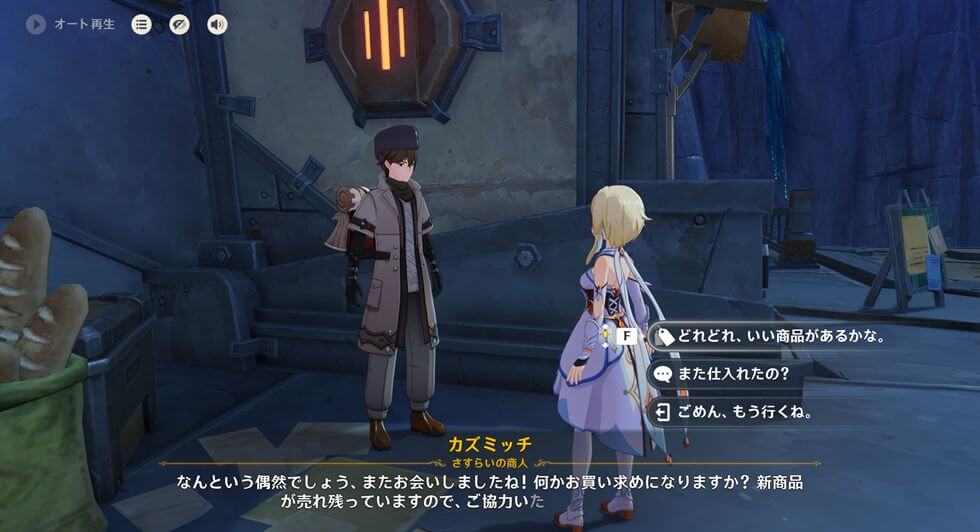The image size is (980, 532).
Task: Toggle the voice speaker icon
Action: click(x=216, y=24)
